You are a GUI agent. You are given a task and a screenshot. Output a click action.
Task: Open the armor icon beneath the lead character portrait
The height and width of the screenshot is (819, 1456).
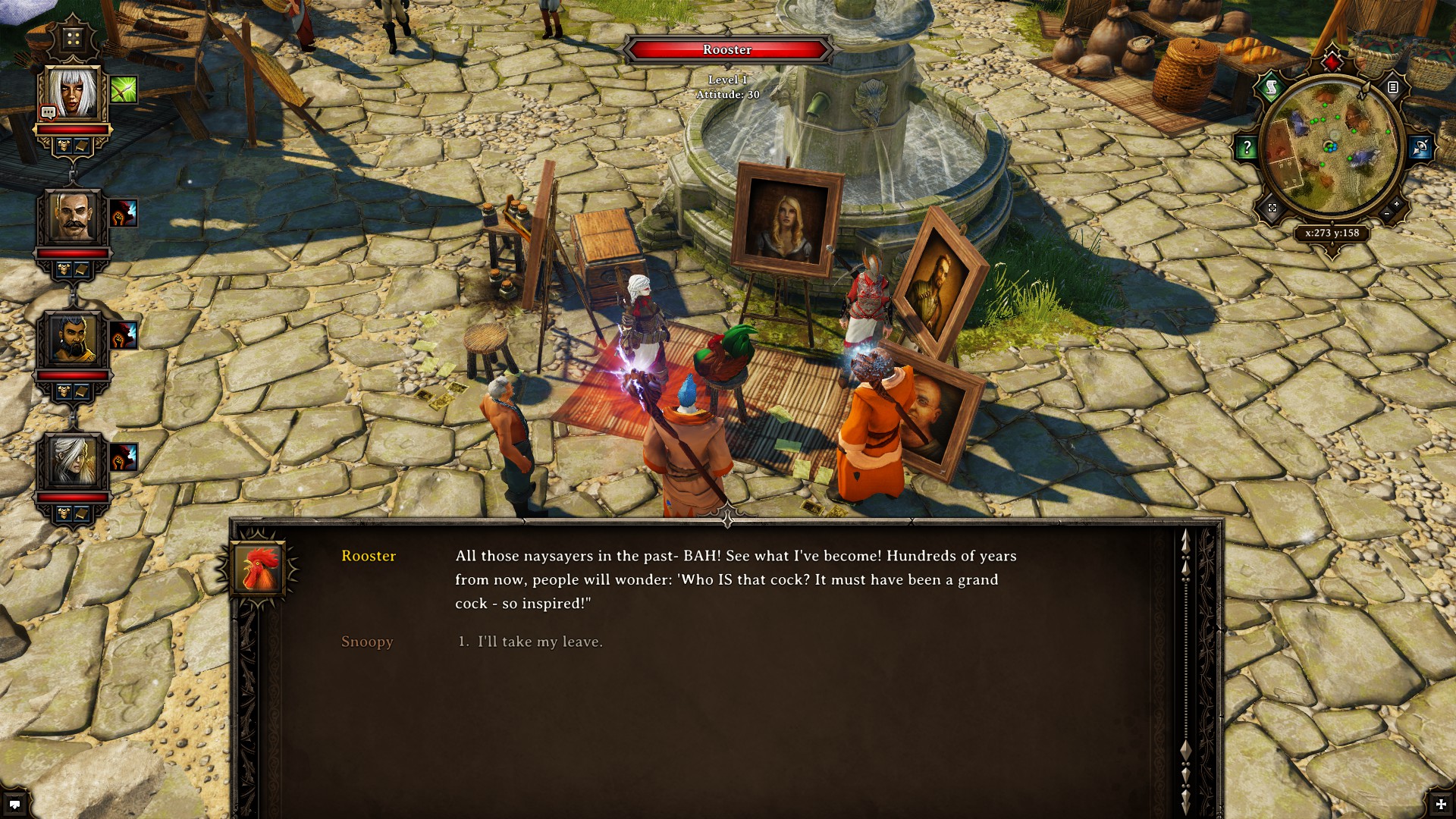click(64, 144)
